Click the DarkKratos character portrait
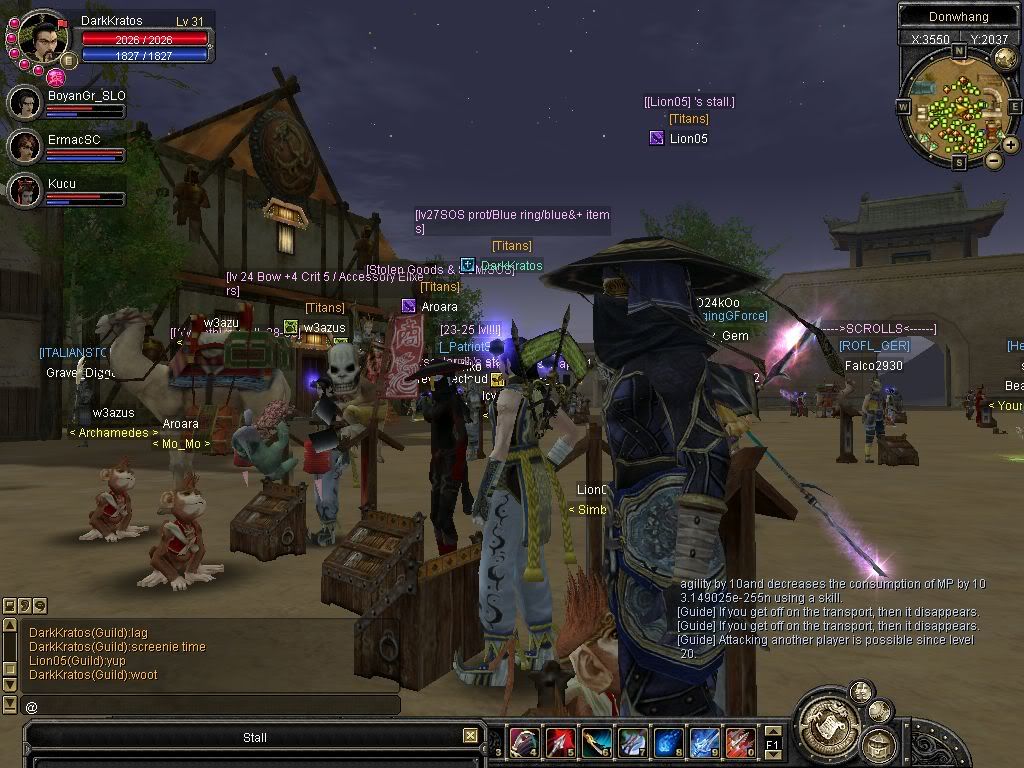The width and height of the screenshot is (1024, 768). tap(43, 38)
